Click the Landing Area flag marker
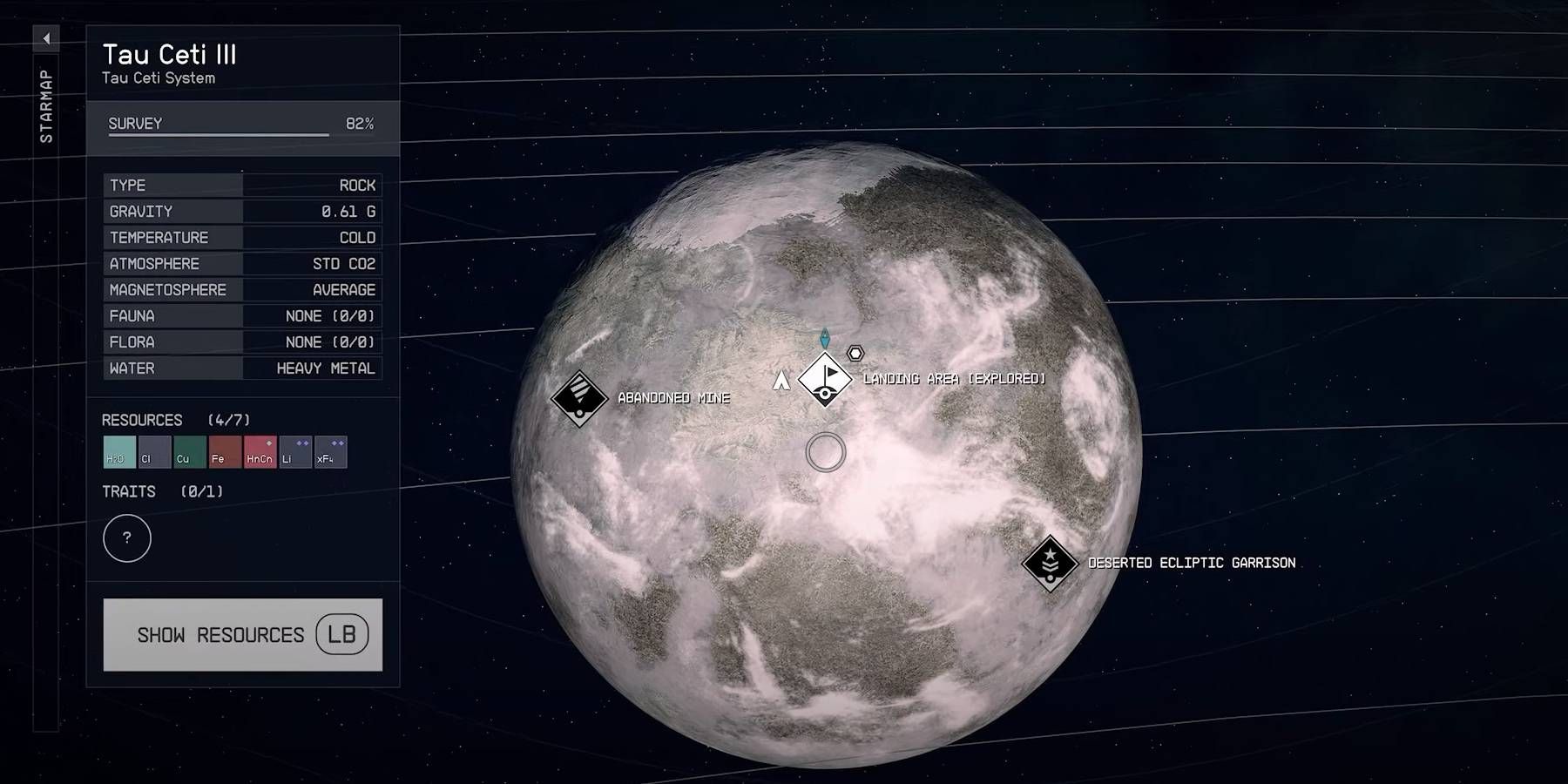Viewport: 1568px width, 784px height. (824, 380)
